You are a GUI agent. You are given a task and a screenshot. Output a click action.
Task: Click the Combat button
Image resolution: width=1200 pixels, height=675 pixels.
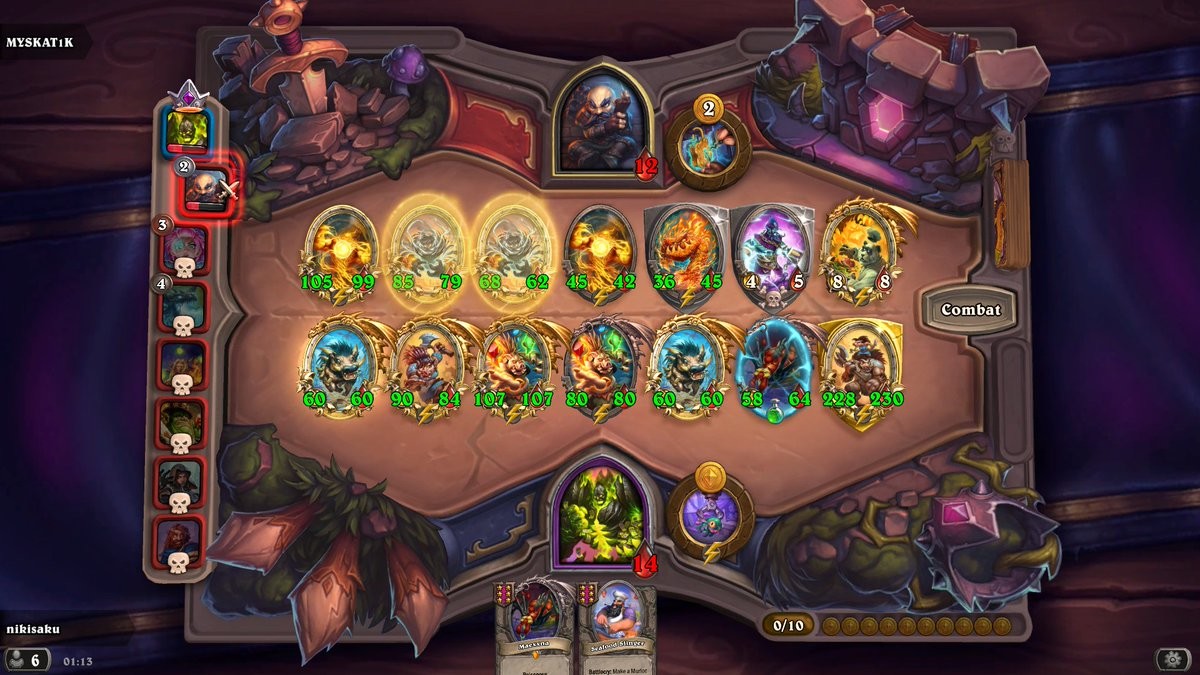tap(970, 310)
